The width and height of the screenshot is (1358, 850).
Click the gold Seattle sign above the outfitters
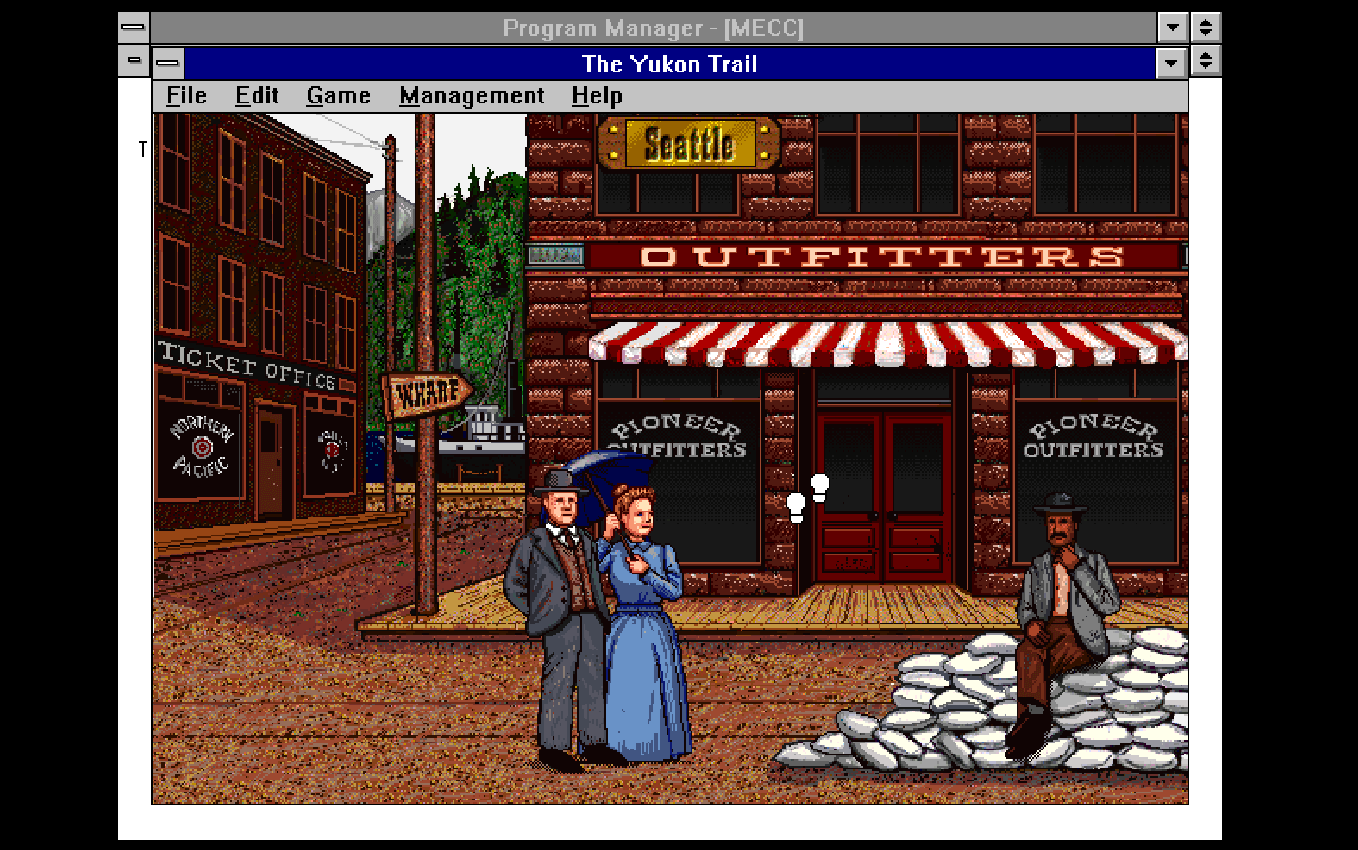click(x=690, y=144)
